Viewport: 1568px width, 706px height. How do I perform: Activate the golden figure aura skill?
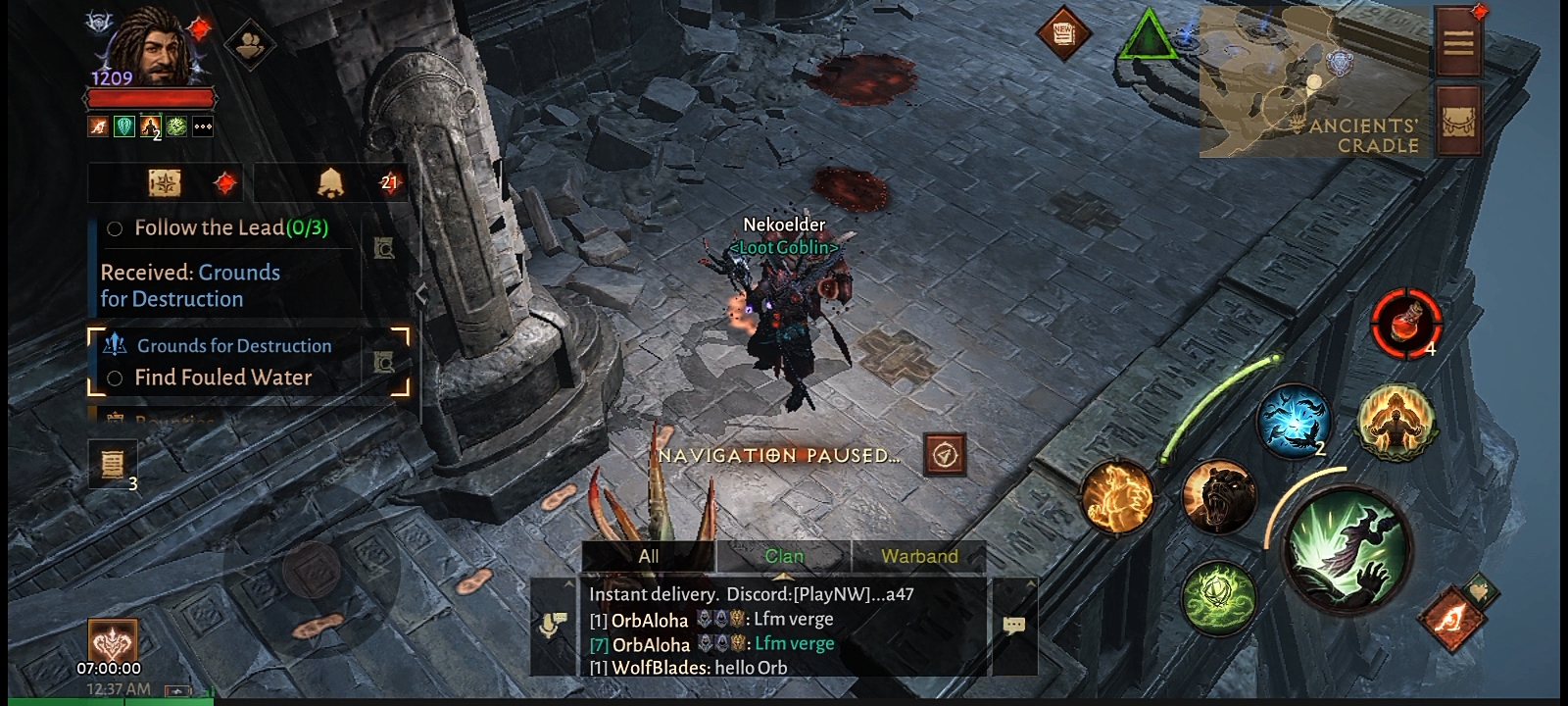[1396, 420]
